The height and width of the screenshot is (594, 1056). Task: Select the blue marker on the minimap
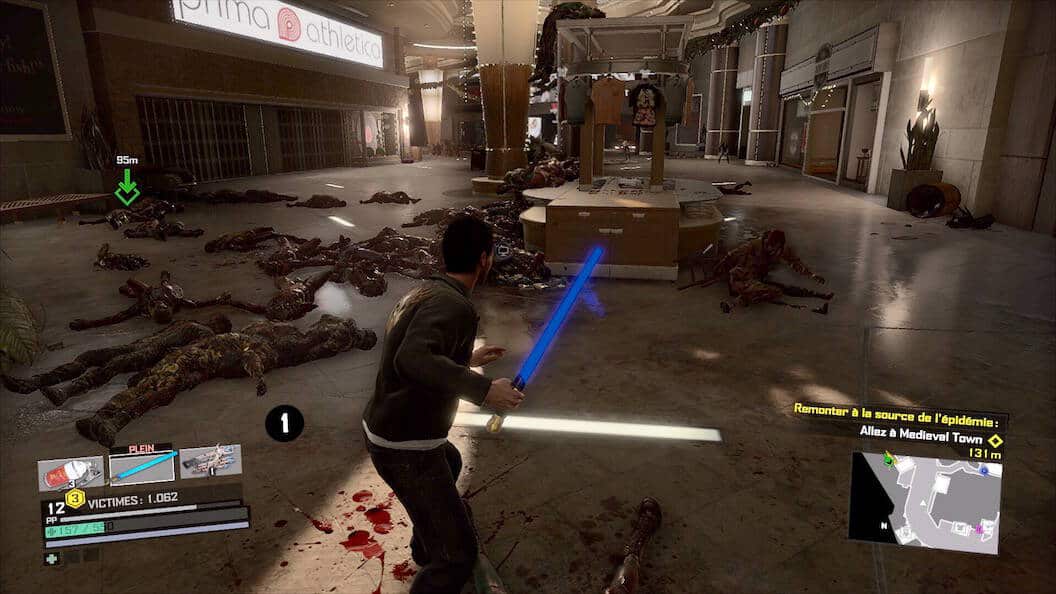click(x=984, y=469)
